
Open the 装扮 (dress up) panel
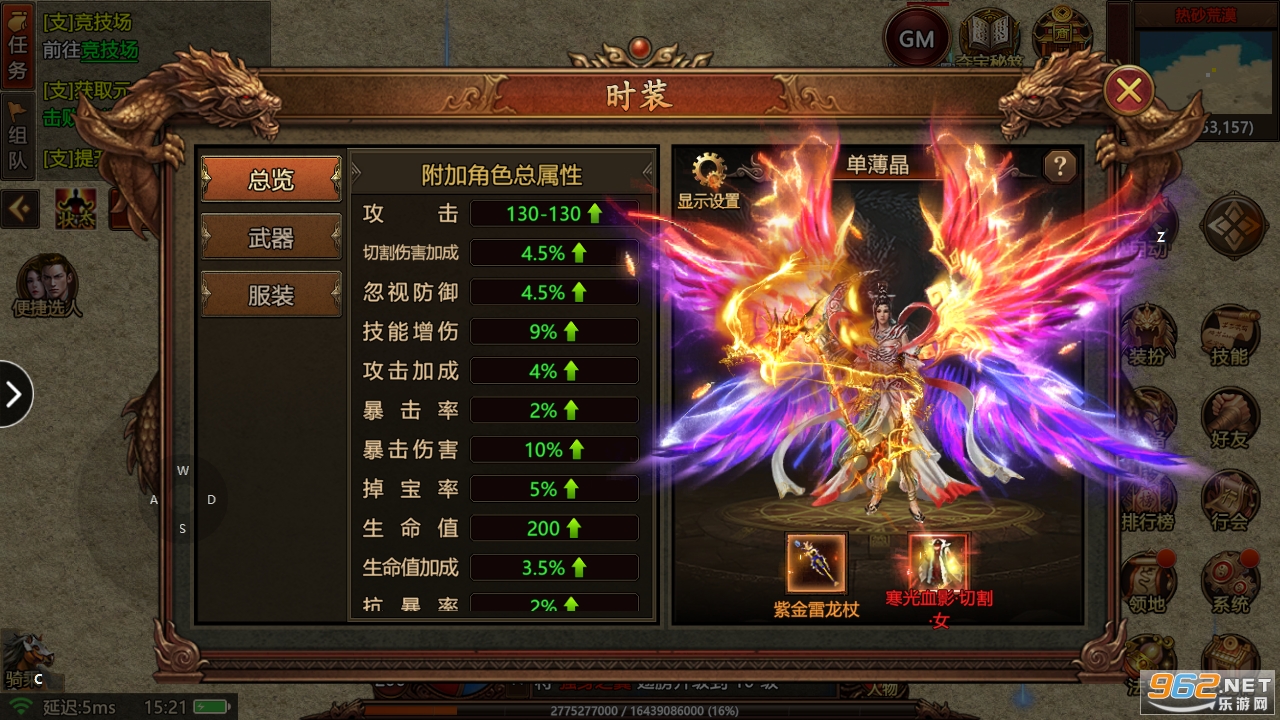pyautogui.click(x=1148, y=335)
